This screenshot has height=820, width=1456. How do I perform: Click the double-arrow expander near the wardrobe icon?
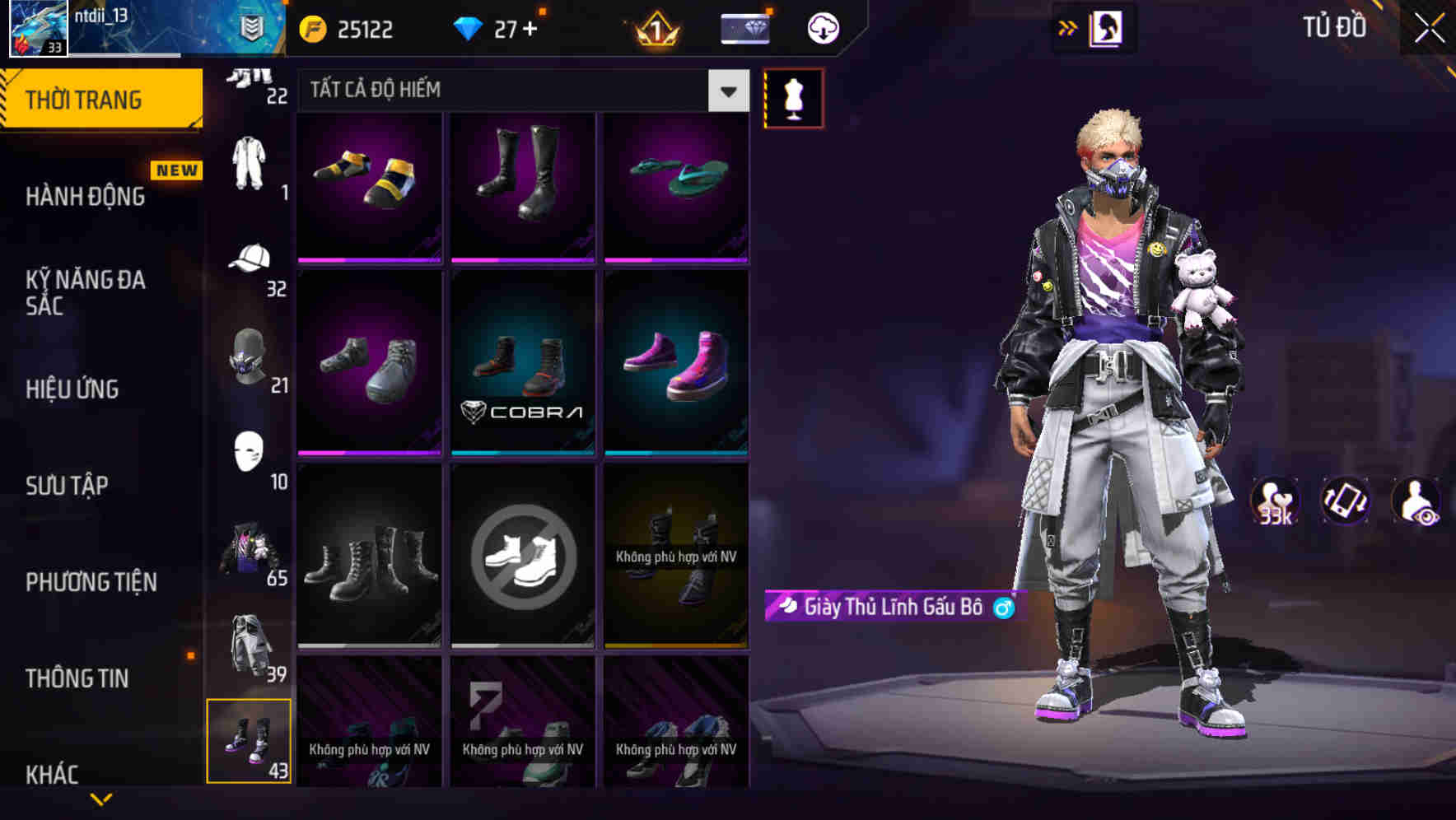click(x=1068, y=27)
